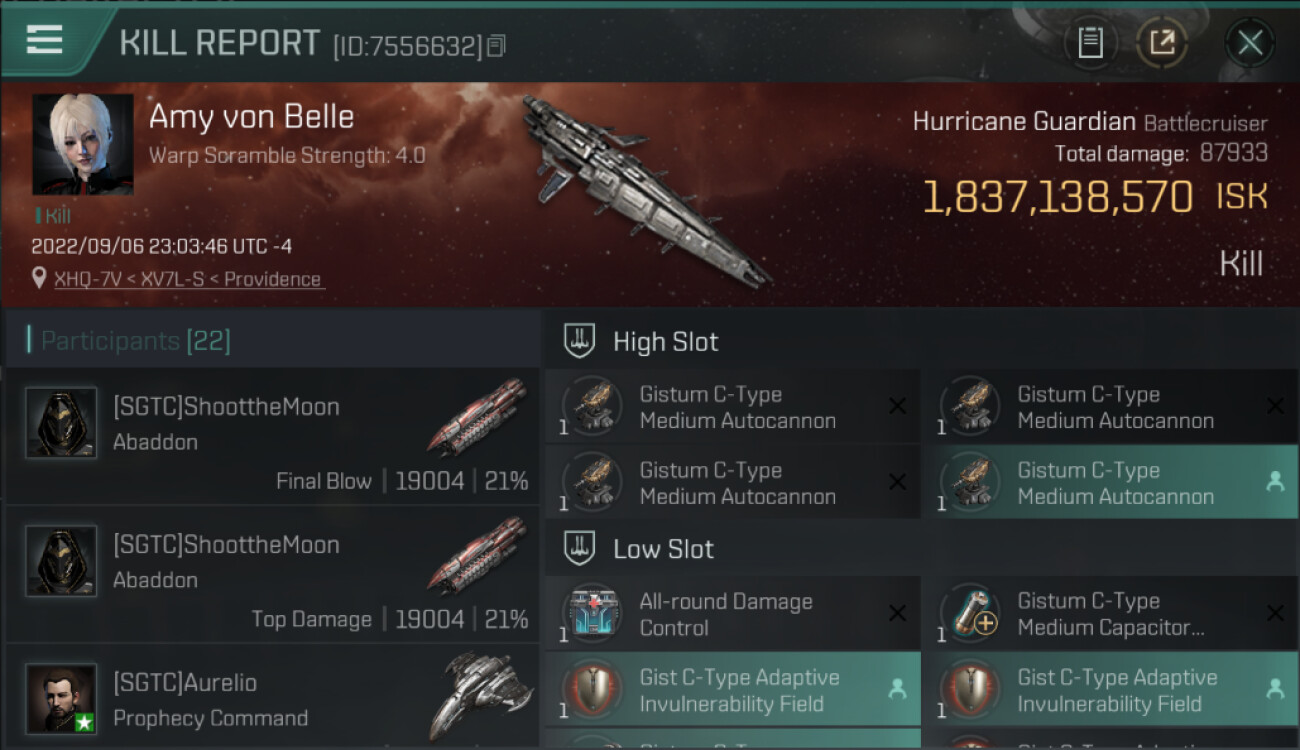Open the hamburger menu
Image resolution: width=1300 pixels, height=750 pixels.
point(45,40)
